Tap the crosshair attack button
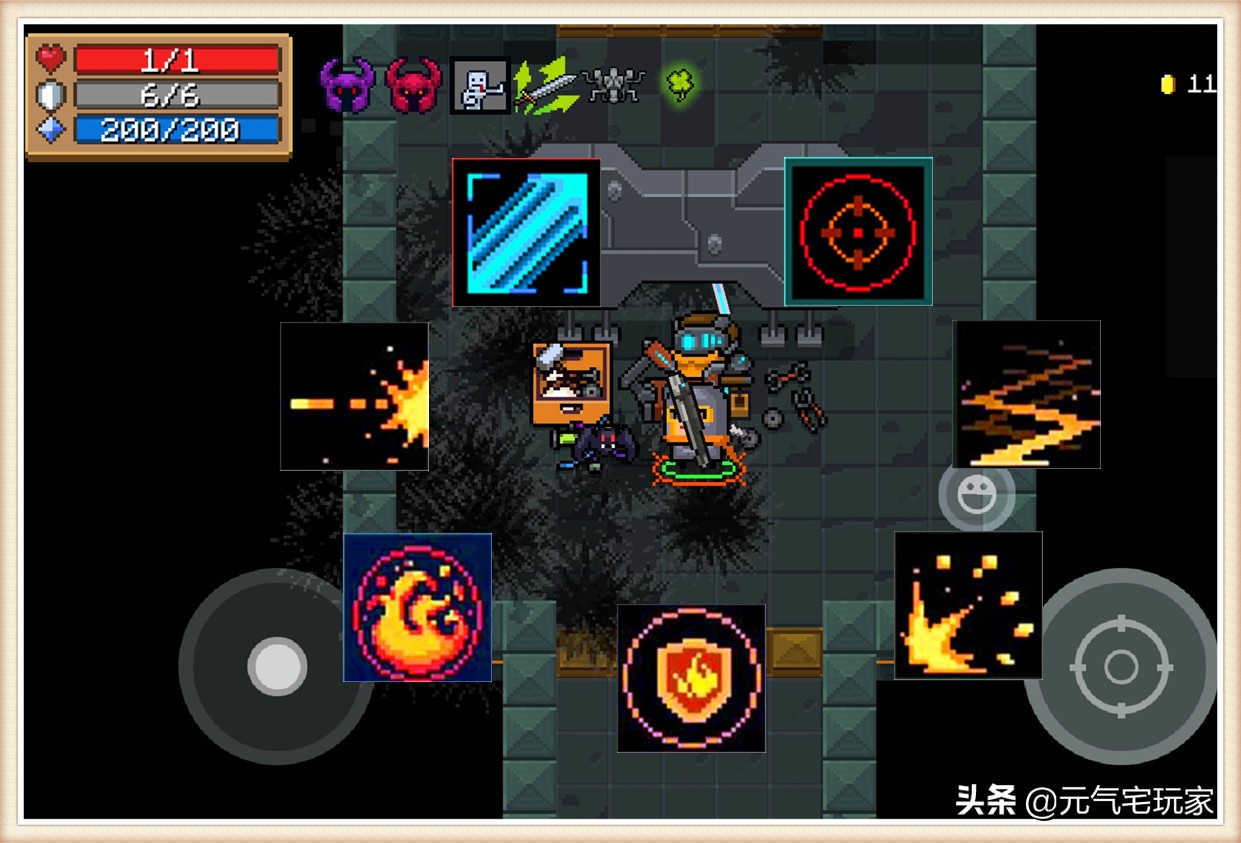 tap(1120, 666)
